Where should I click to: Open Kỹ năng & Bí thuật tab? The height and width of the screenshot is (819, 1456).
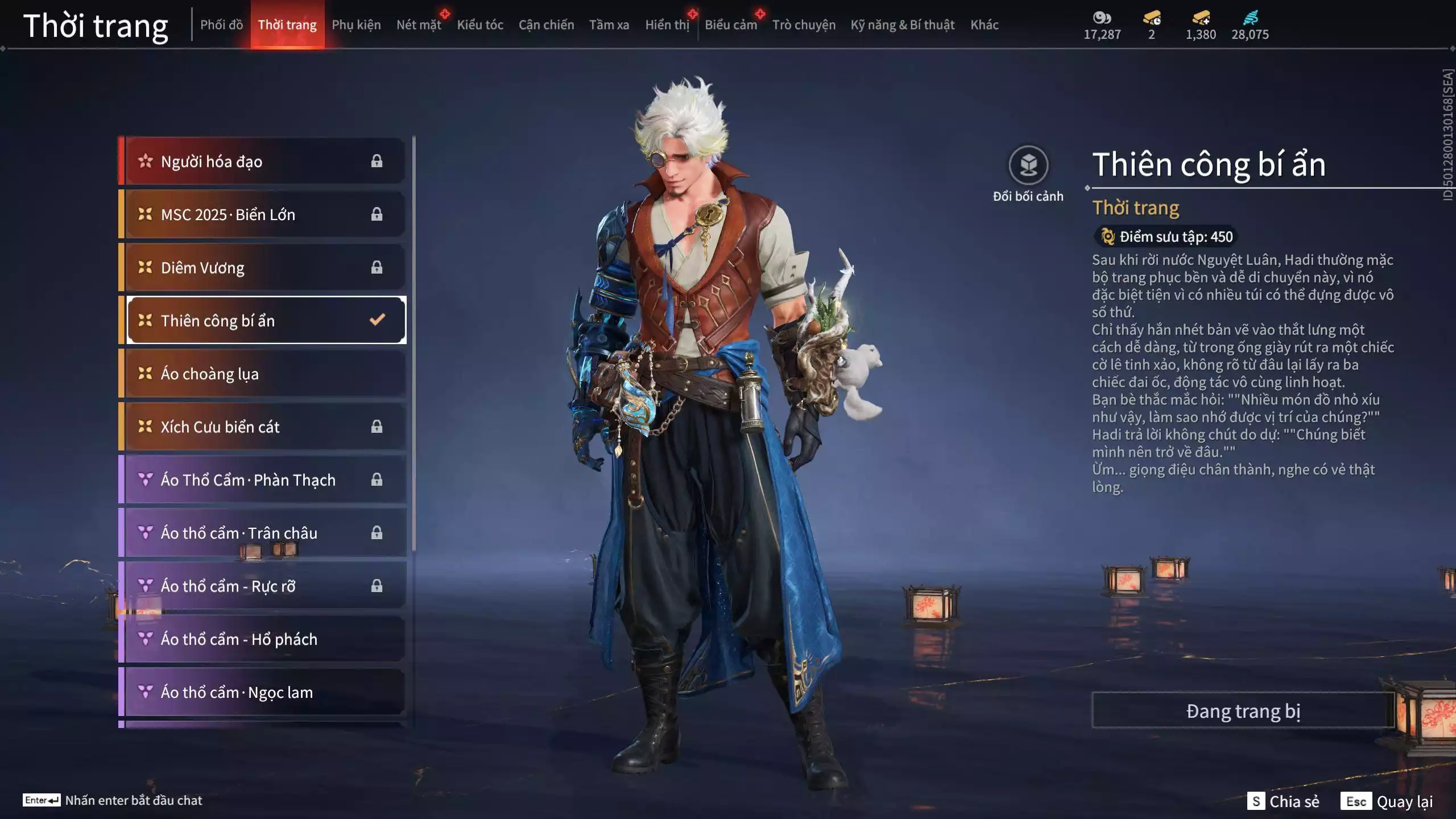click(902, 25)
